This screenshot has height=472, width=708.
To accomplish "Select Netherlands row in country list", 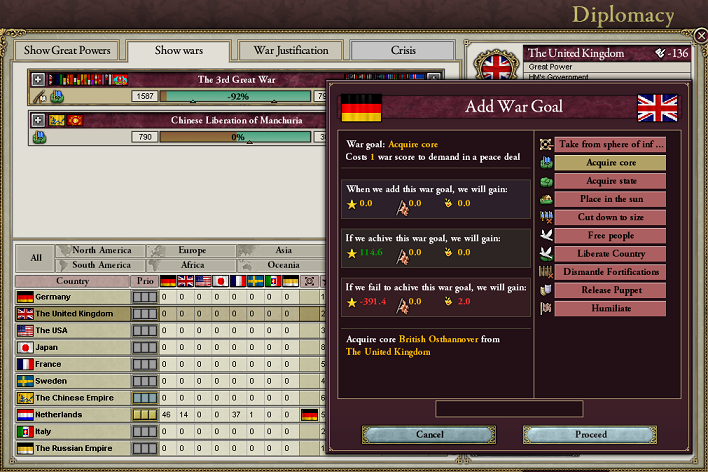I will [x=72, y=414].
